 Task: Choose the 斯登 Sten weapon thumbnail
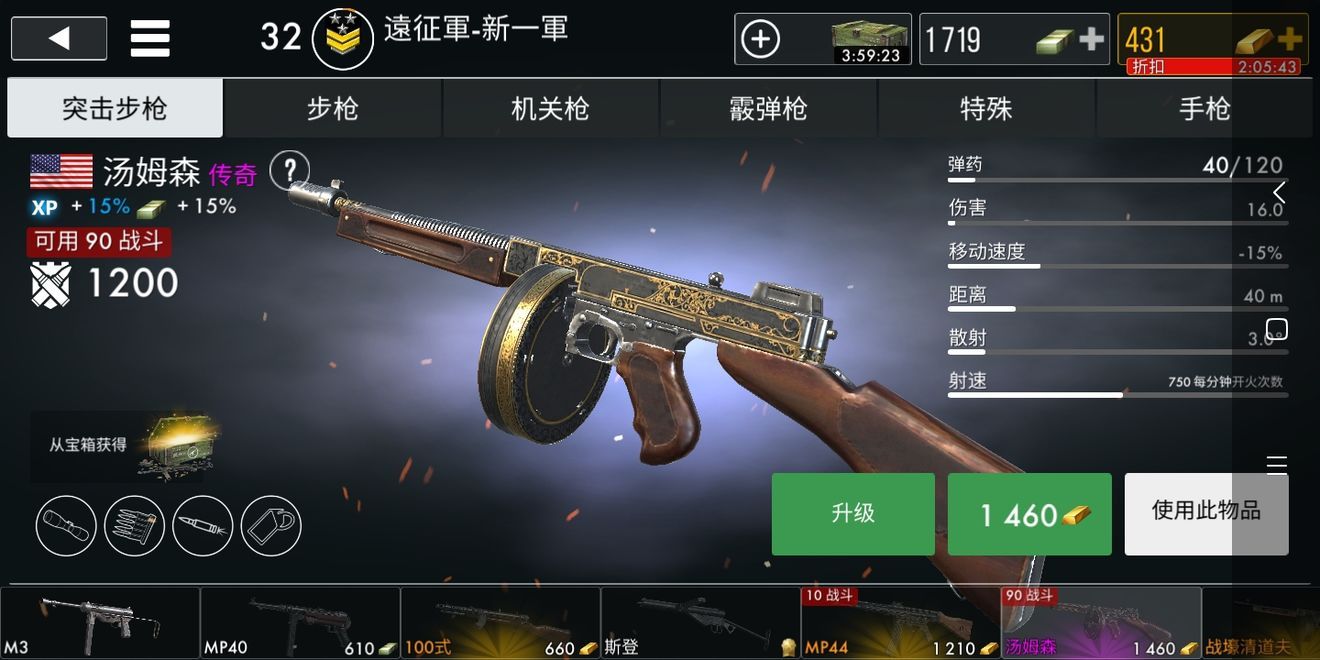coord(700,622)
